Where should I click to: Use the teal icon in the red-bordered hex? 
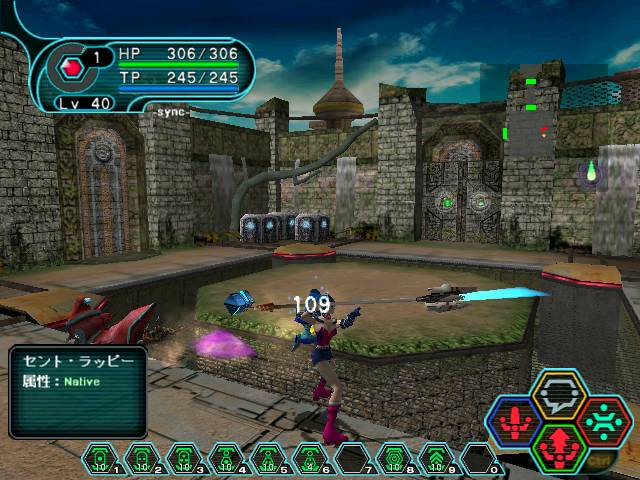pyautogui.click(x=603, y=420)
